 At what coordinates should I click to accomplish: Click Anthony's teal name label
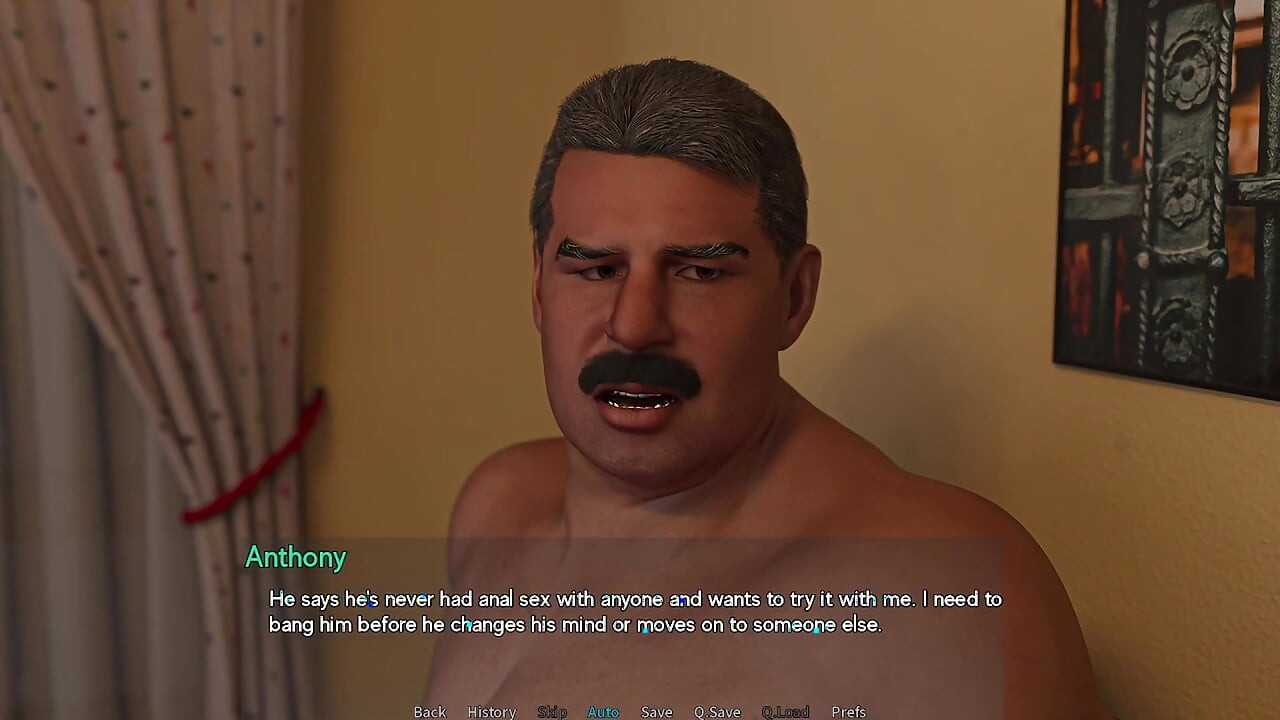click(x=295, y=558)
